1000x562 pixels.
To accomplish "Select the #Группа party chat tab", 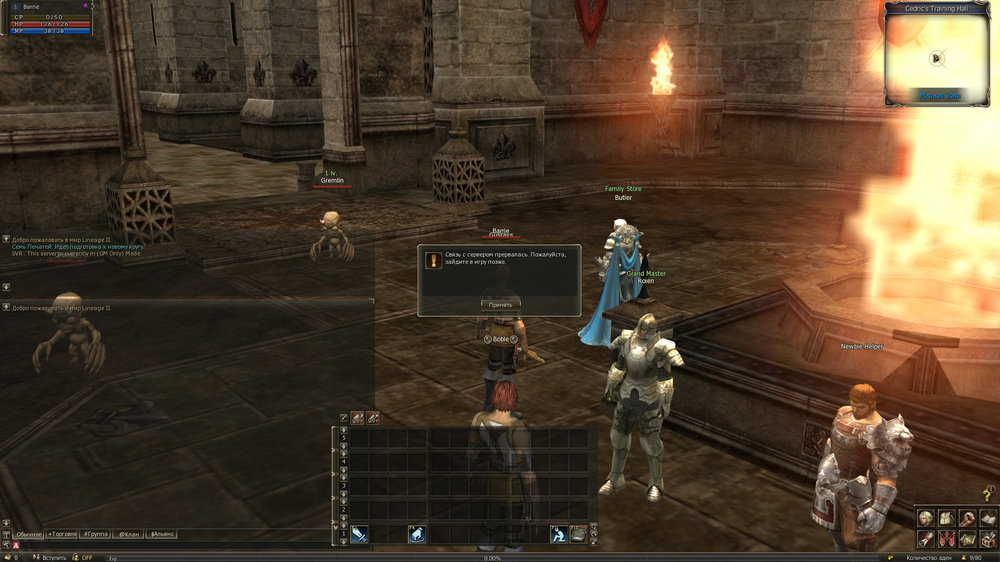I will tap(97, 535).
